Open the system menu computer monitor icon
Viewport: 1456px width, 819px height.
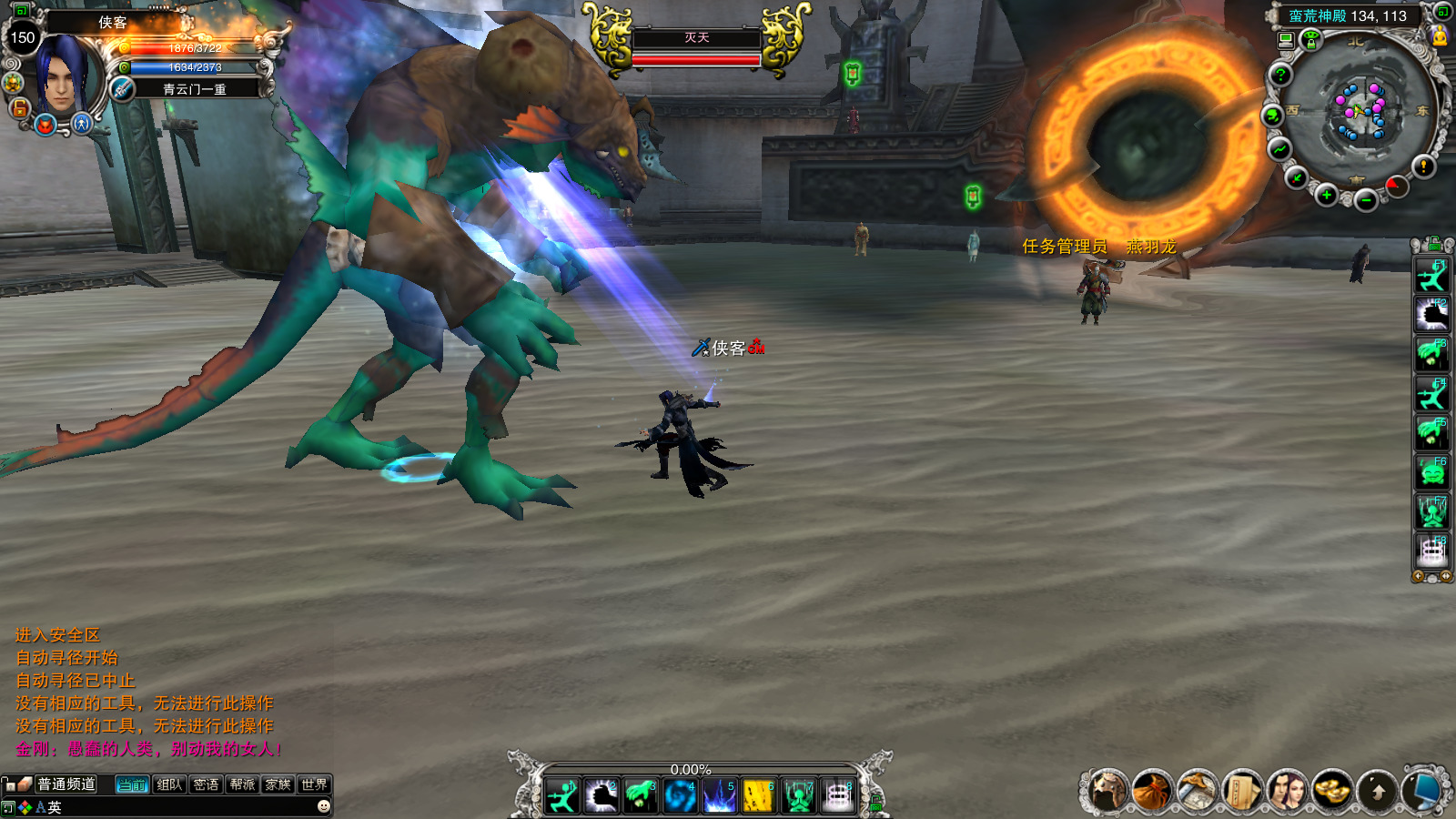pyautogui.click(x=1421, y=791)
